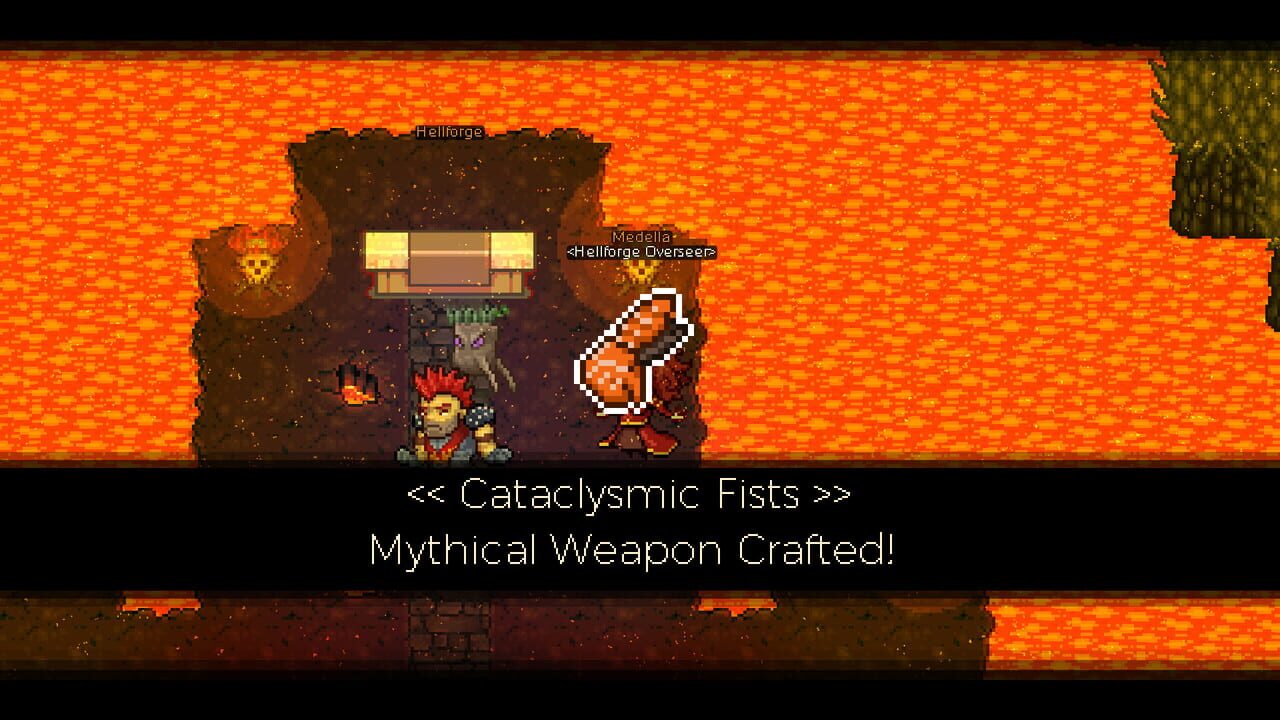Click the Hellforge label above the cavern
Image resolution: width=1280 pixels, height=720 pixels.
(x=448, y=131)
